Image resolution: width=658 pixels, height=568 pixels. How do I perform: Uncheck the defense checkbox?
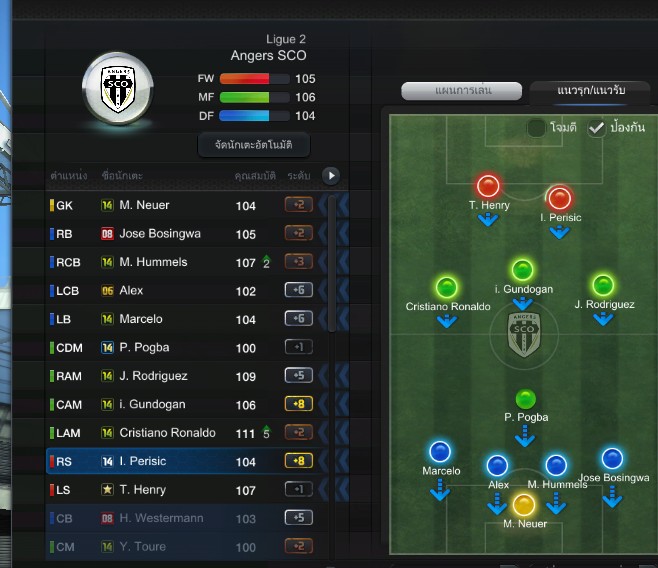pos(597,128)
